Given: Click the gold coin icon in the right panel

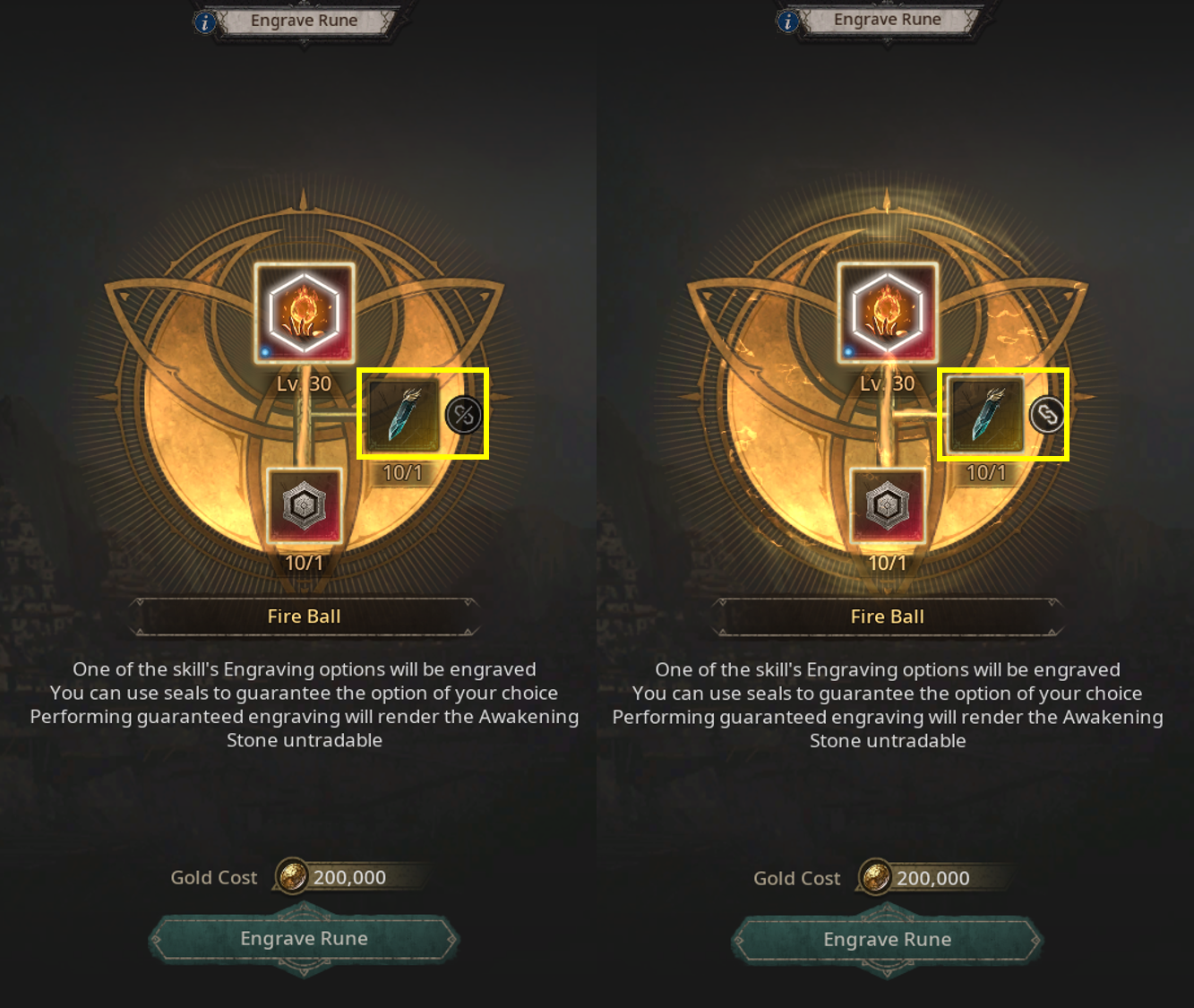Looking at the screenshot, I should click(877, 878).
